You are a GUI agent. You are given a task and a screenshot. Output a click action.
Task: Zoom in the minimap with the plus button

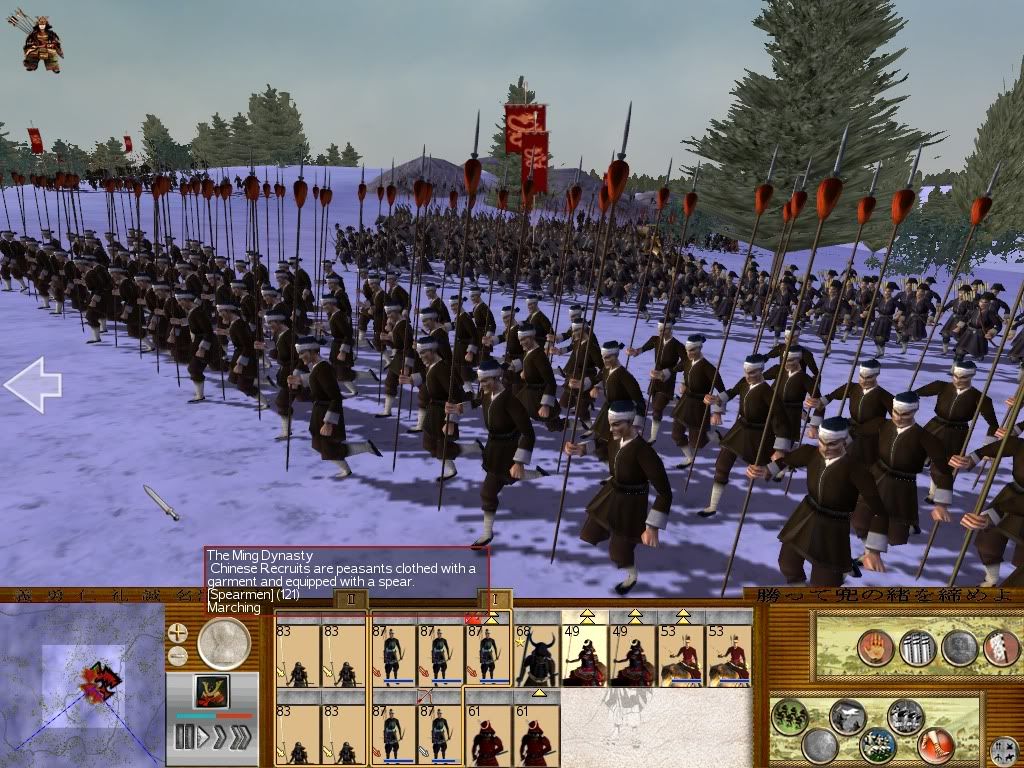(x=178, y=632)
